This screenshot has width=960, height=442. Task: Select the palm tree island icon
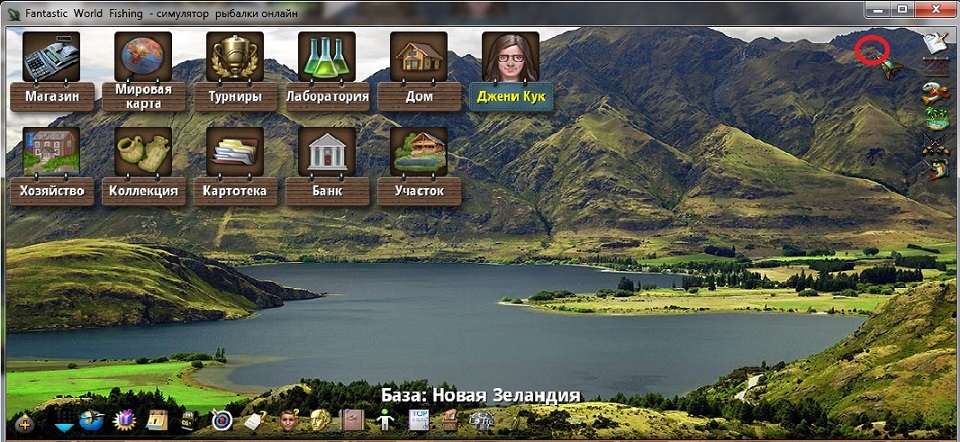[x=936, y=119]
